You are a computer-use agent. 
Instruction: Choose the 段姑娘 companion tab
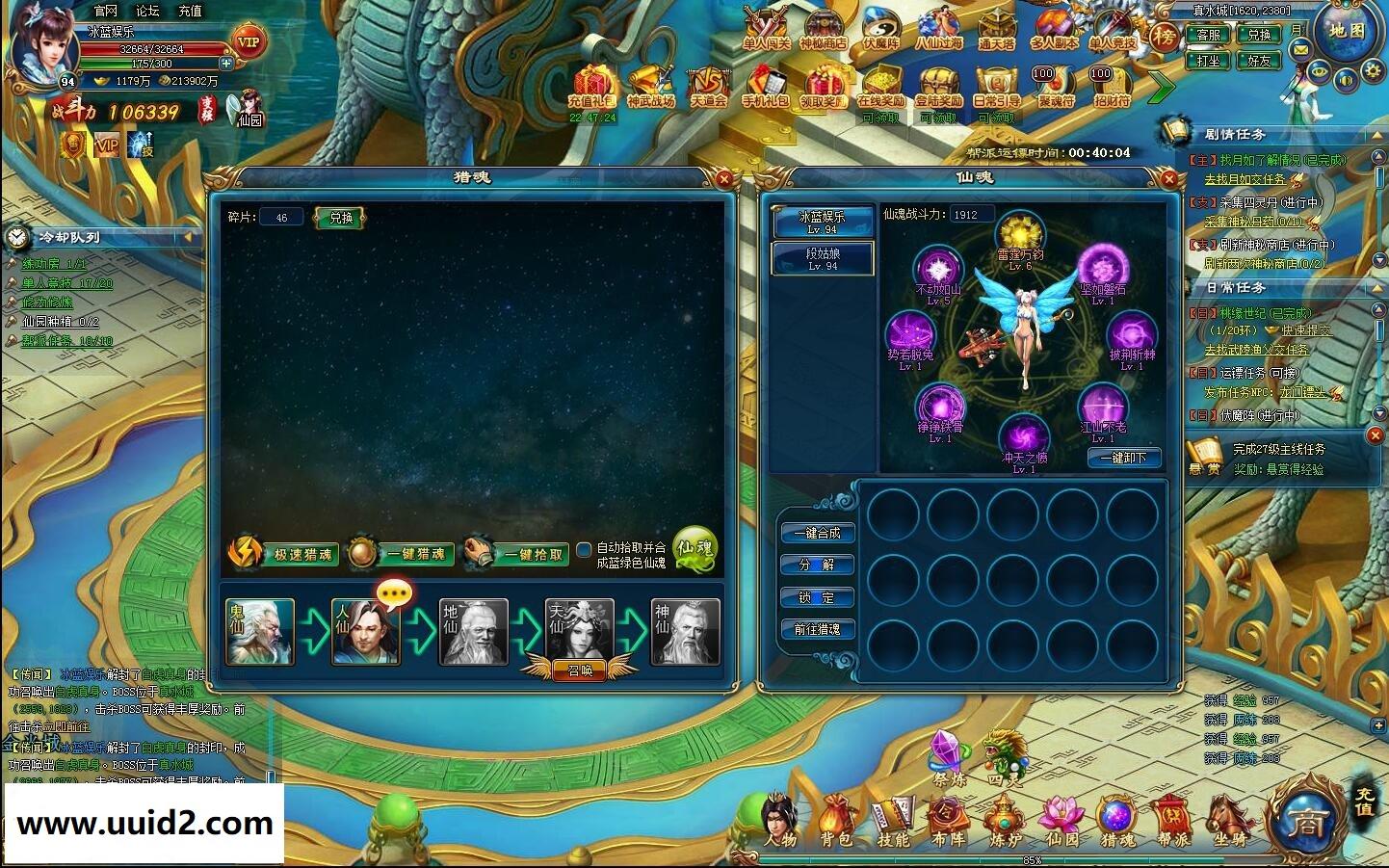[x=823, y=258]
